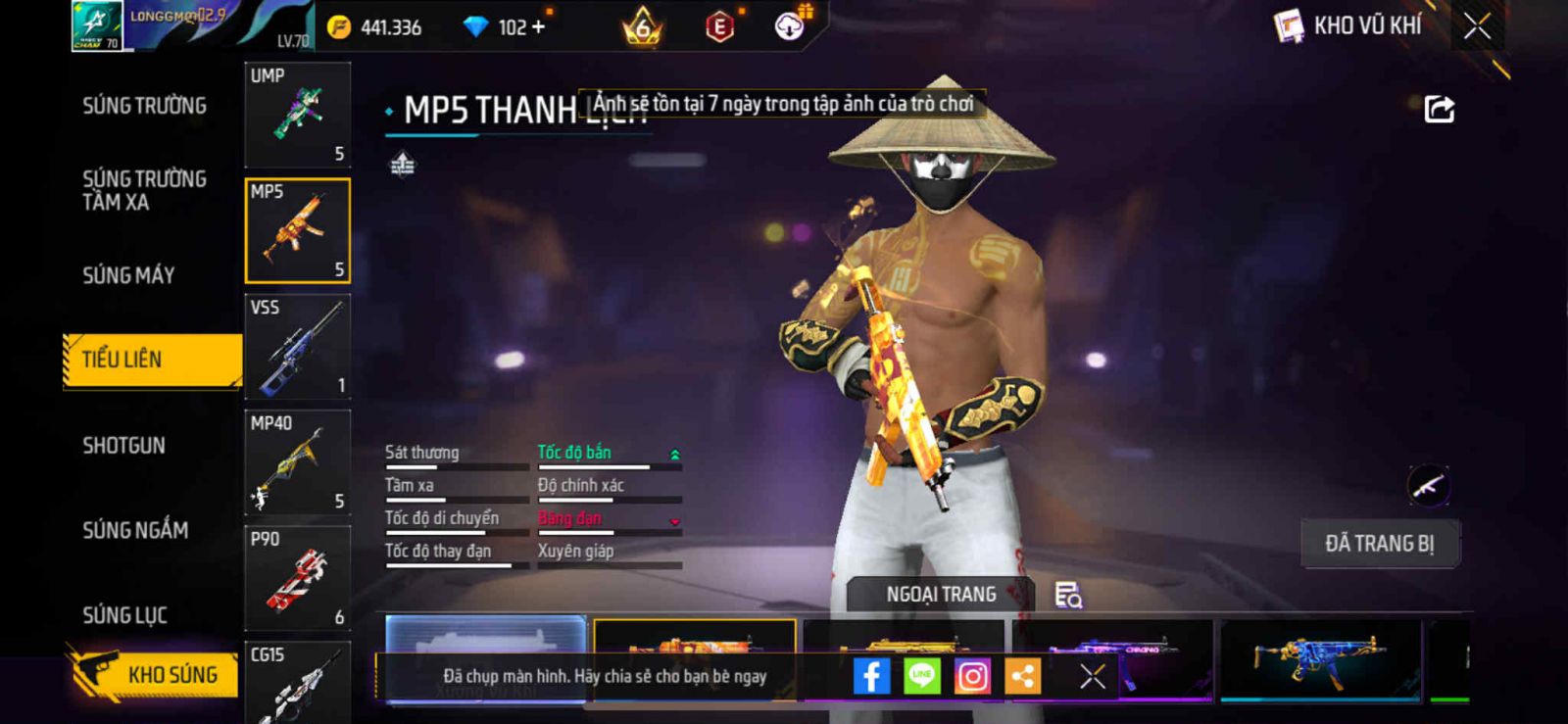Close the weapon armory screen
Viewport: 1568px width, 724px height.
(x=1477, y=26)
